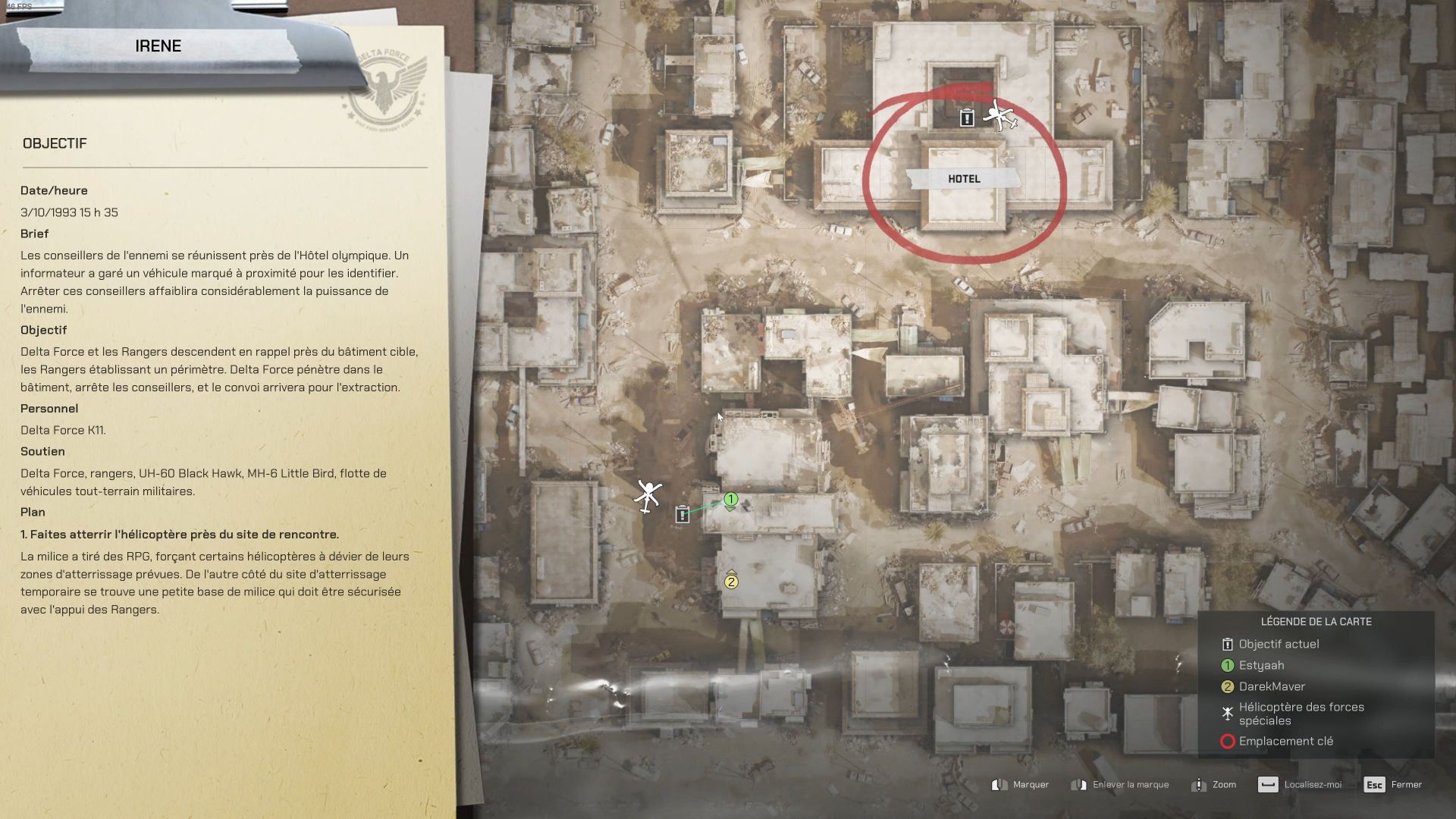
Task: Select the helicopter icon inside the red circle
Action: pos(1000,117)
